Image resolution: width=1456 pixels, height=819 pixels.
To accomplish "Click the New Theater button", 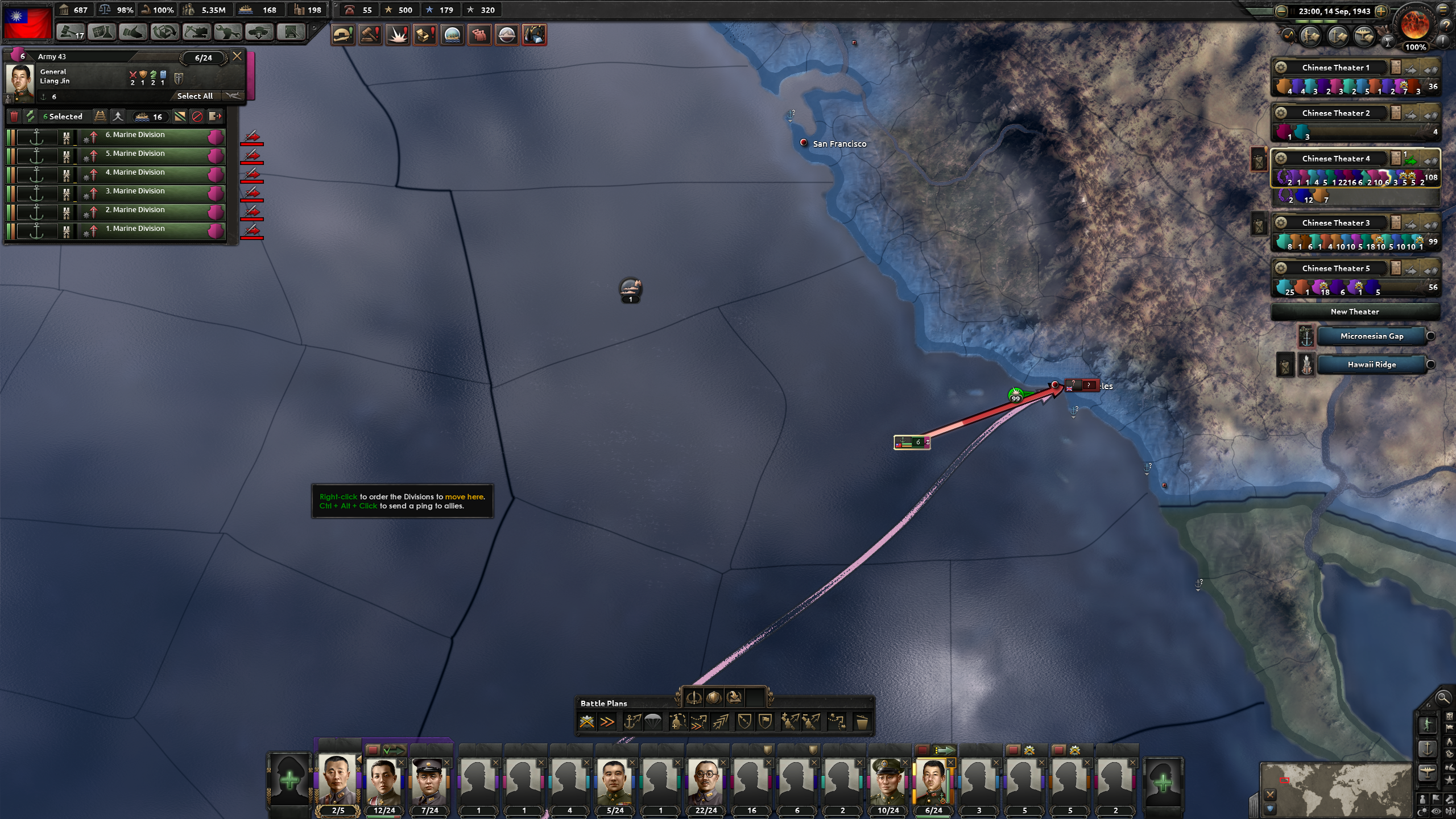I will tap(1356, 312).
